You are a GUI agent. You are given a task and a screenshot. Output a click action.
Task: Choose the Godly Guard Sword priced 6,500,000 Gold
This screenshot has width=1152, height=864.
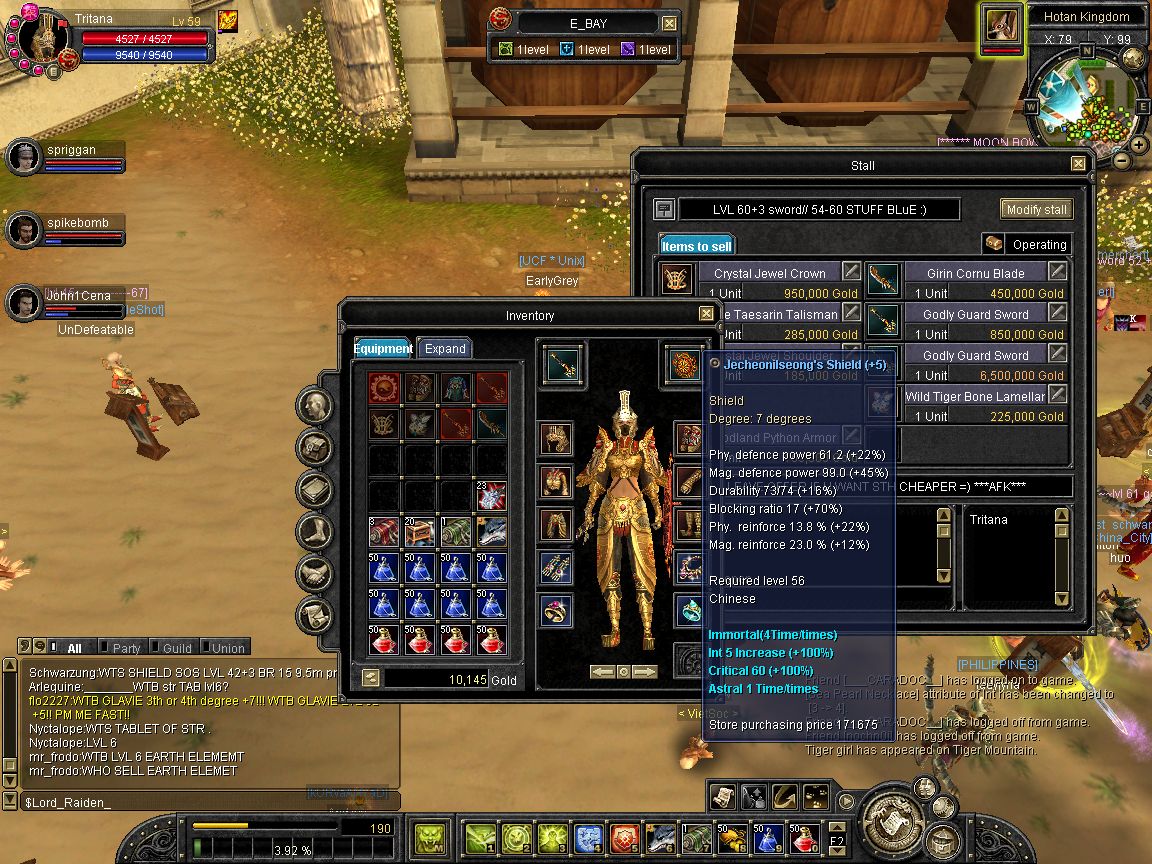pos(974,356)
